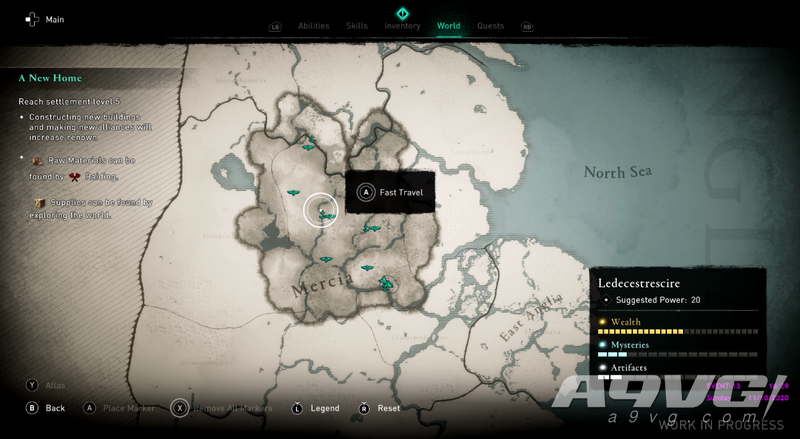Viewport: 800px width, 439px height.
Task: Go to the Inventory tab
Action: (x=403, y=26)
